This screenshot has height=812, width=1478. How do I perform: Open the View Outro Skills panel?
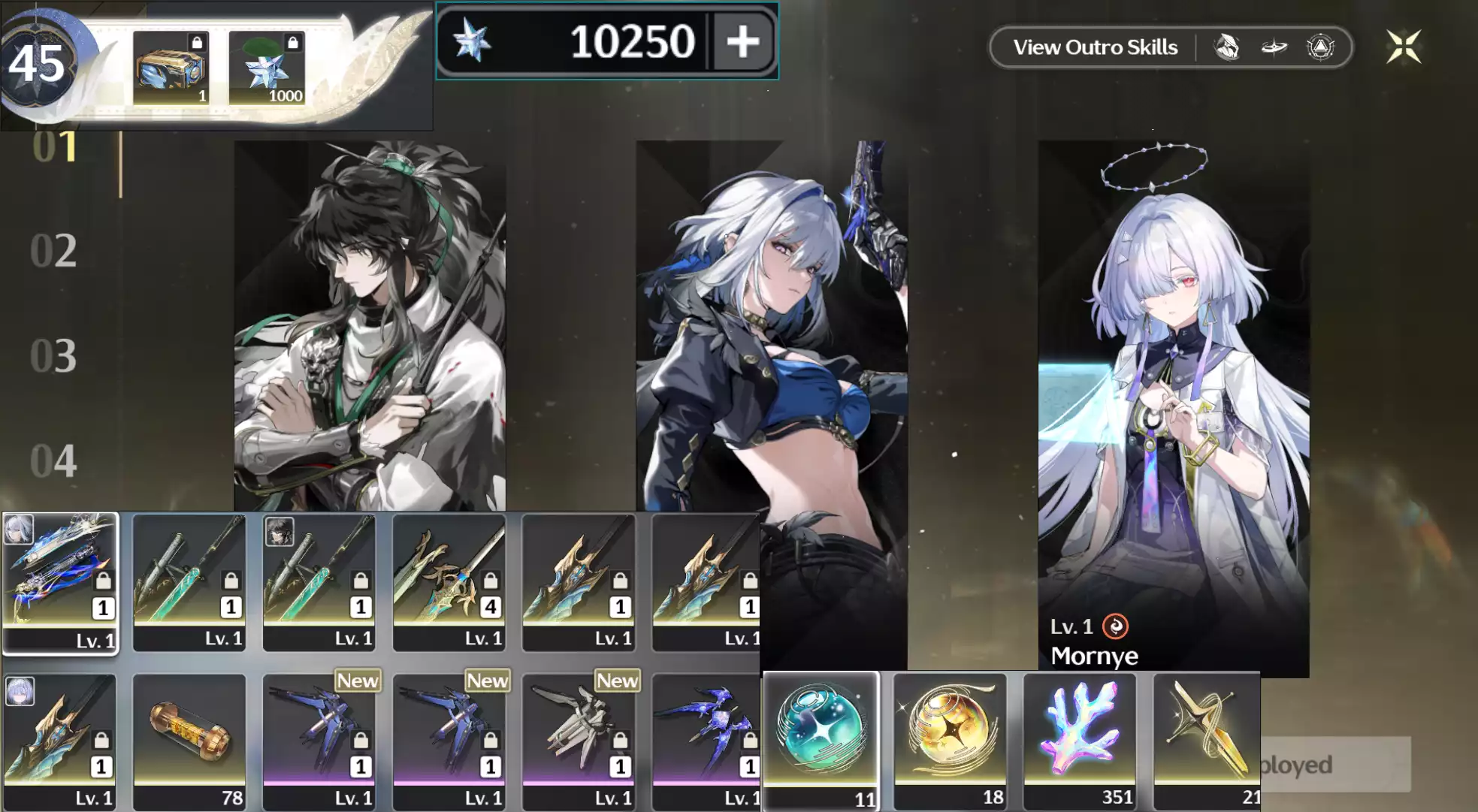pyautogui.click(x=1095, y=47)
